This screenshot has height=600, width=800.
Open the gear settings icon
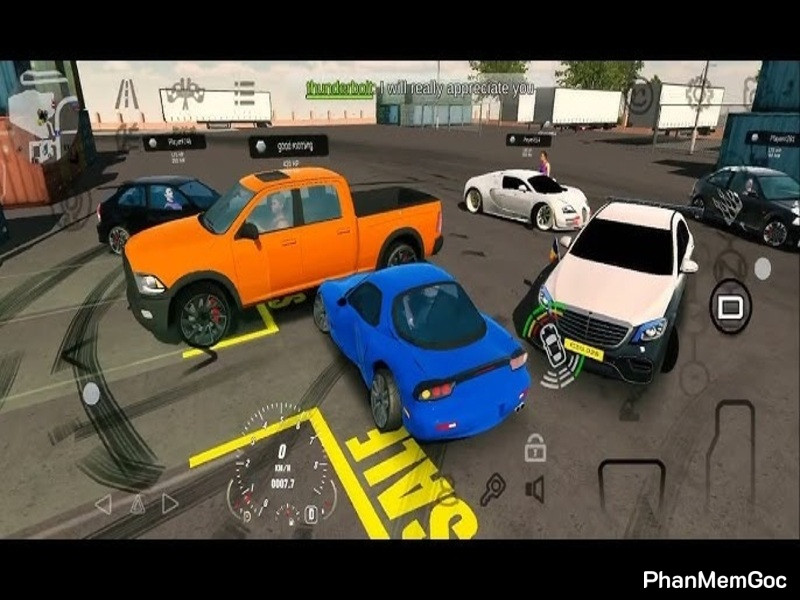click(x=699, y=93)
